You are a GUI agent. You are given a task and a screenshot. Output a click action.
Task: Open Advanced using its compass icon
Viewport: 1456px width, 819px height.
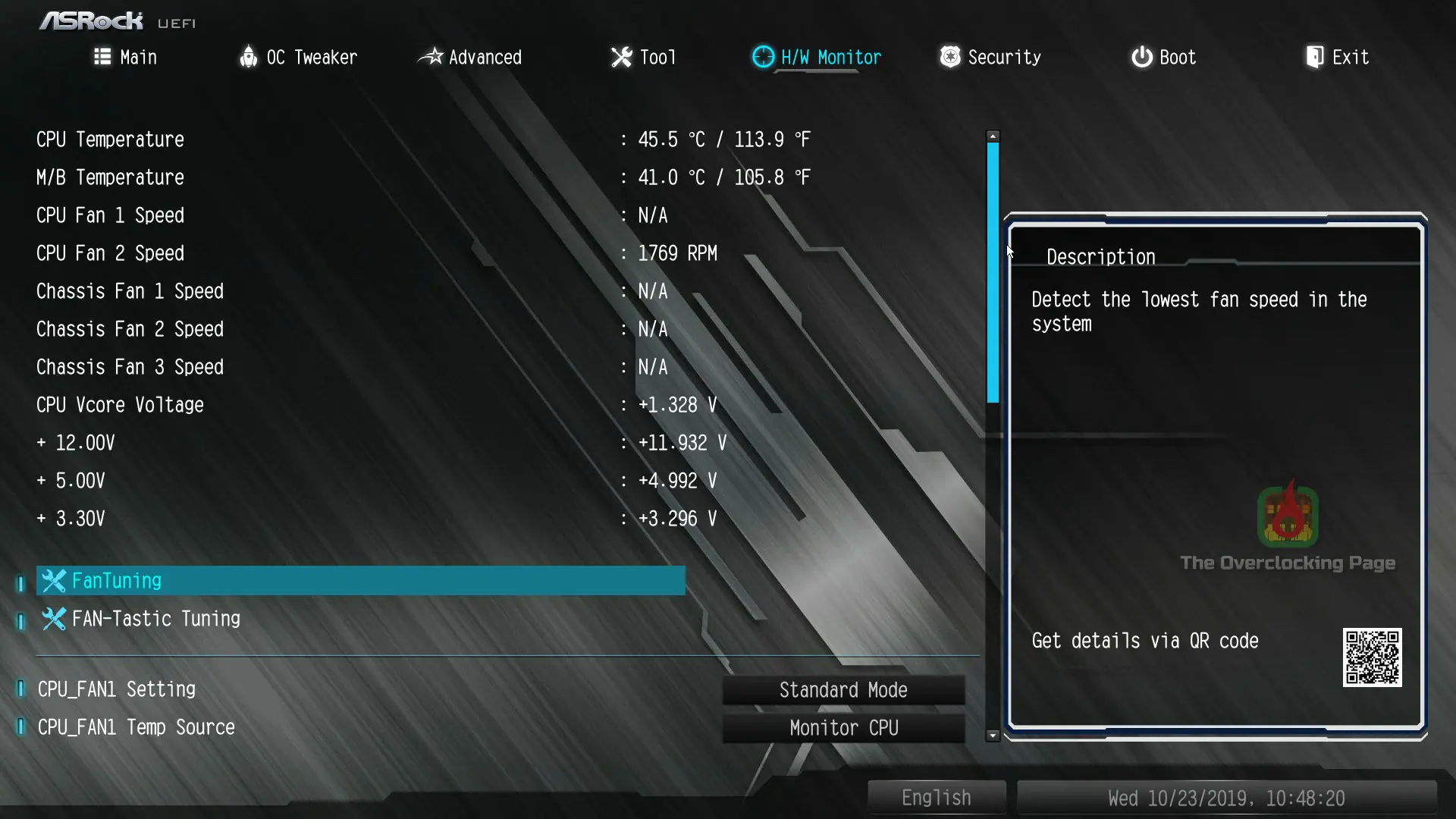pyautogui.click(x=430, y=57)
